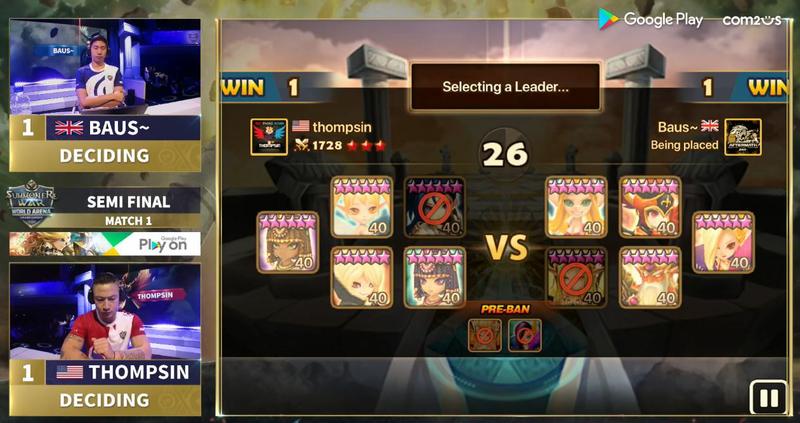Select Baus~'s banned monster portrait
This screenshot has width=800, height=423.
click(576, 277)
